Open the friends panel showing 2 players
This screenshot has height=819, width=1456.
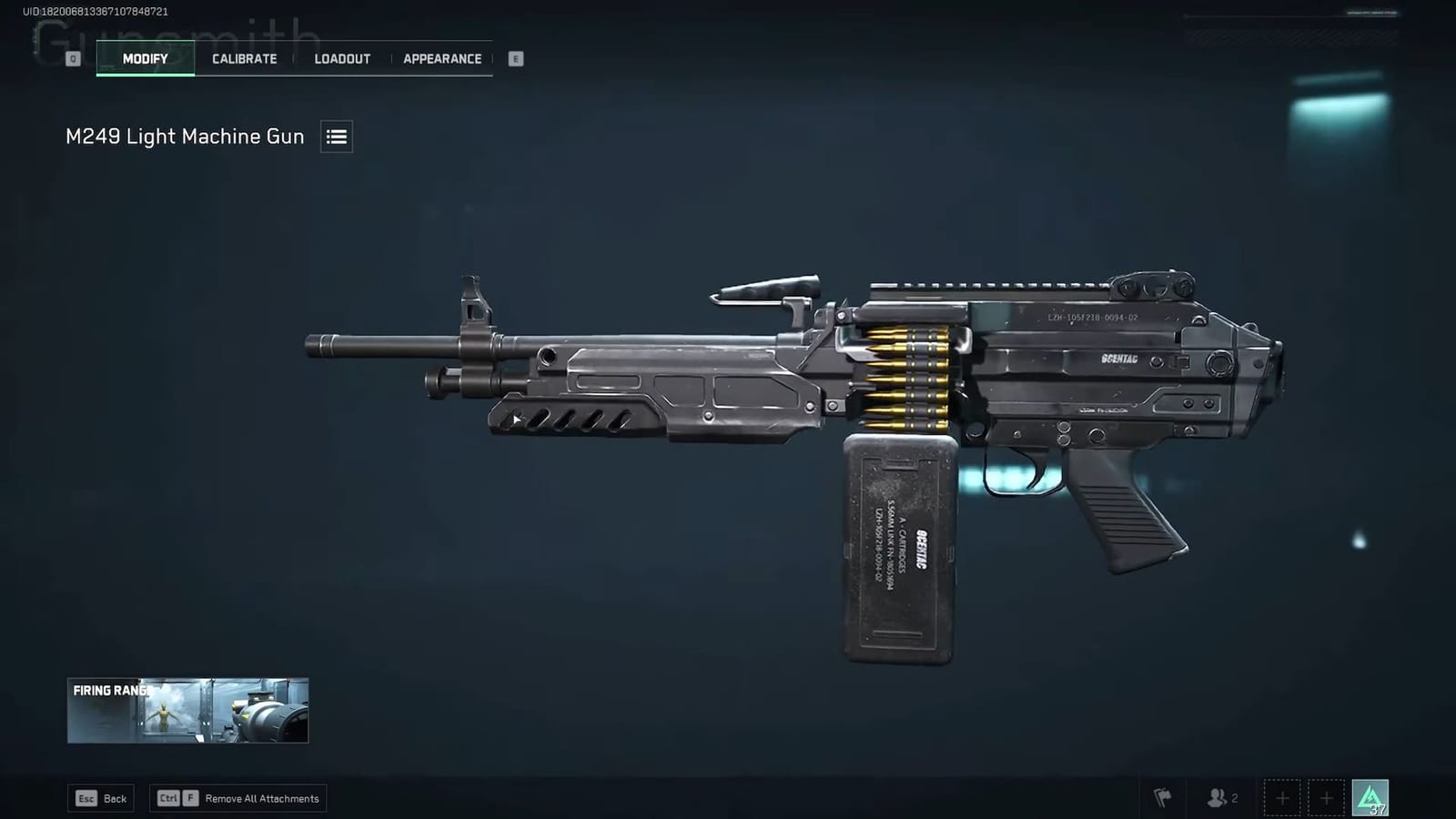[x=1221, y=797]
